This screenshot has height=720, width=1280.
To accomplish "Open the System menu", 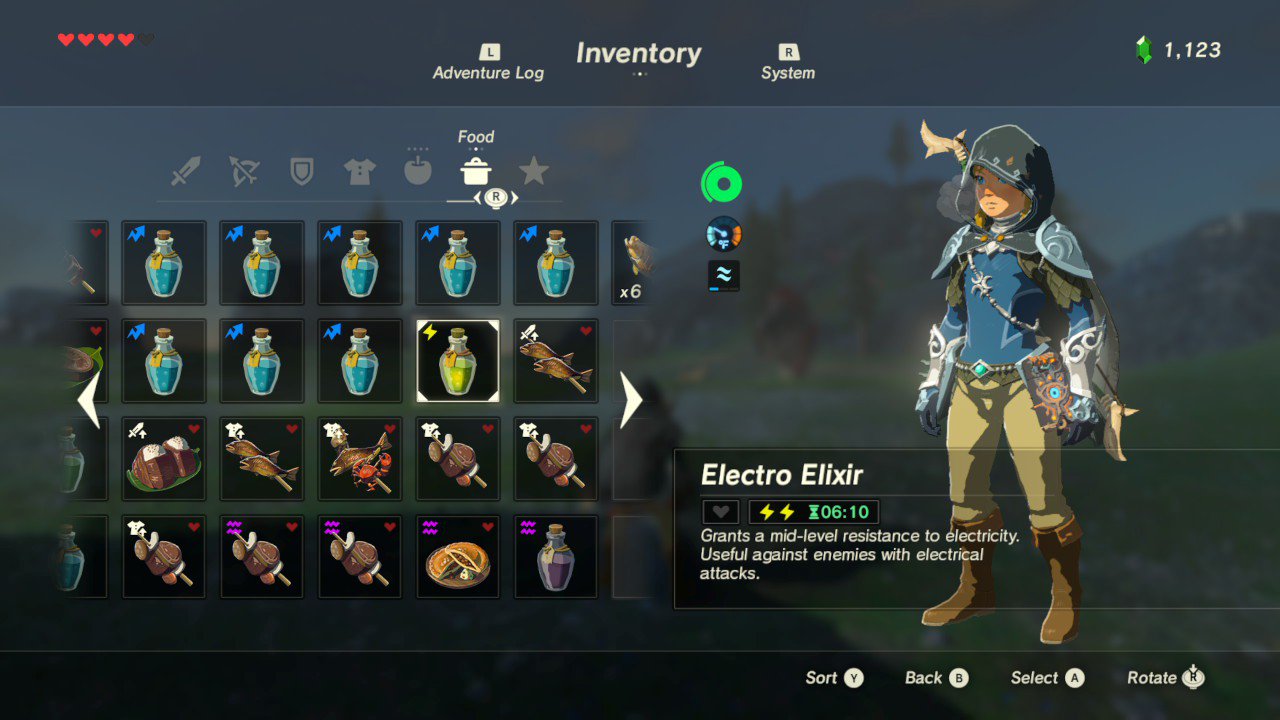I will coord(788,62).
